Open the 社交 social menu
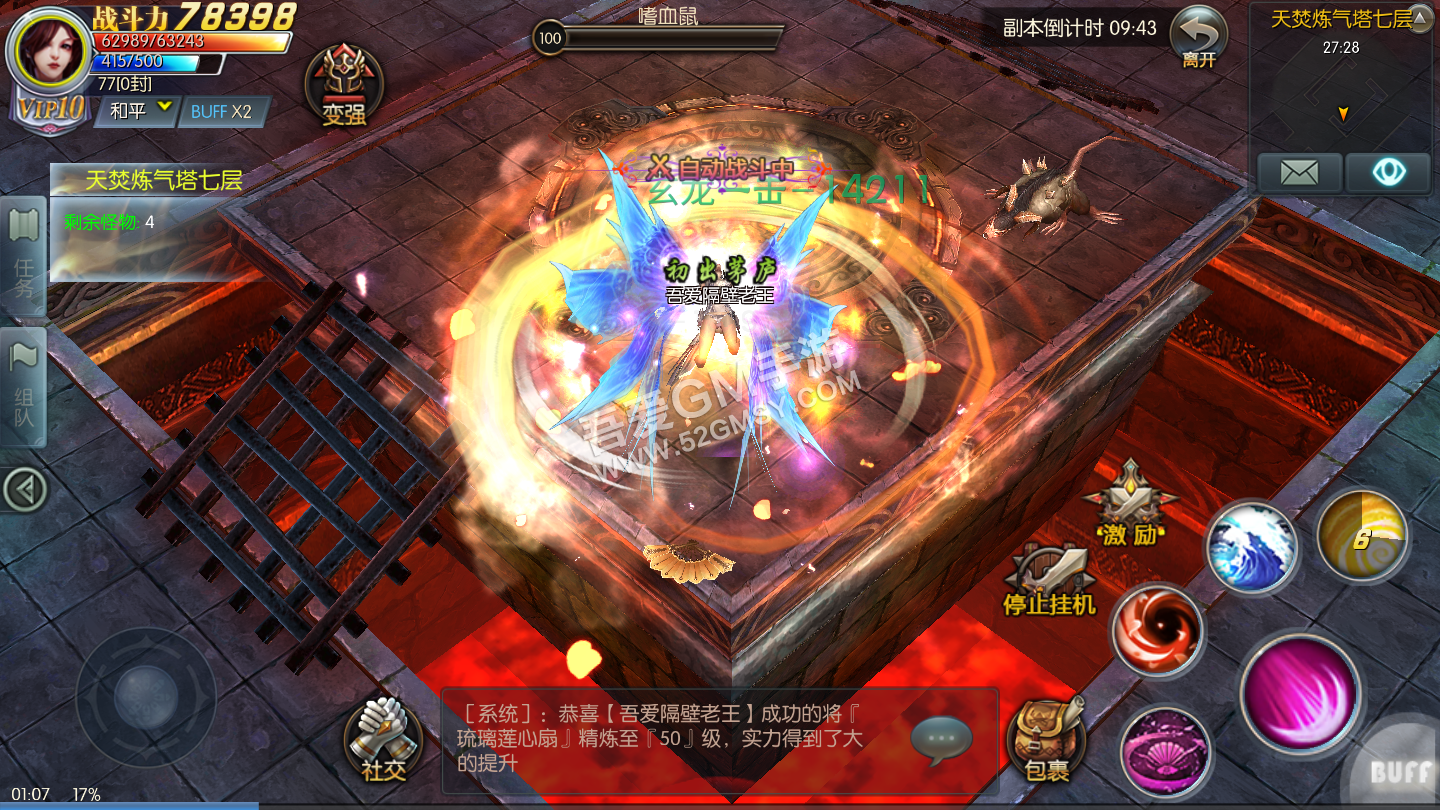The height and width of the screenshot is (810, 1440). 383,741
